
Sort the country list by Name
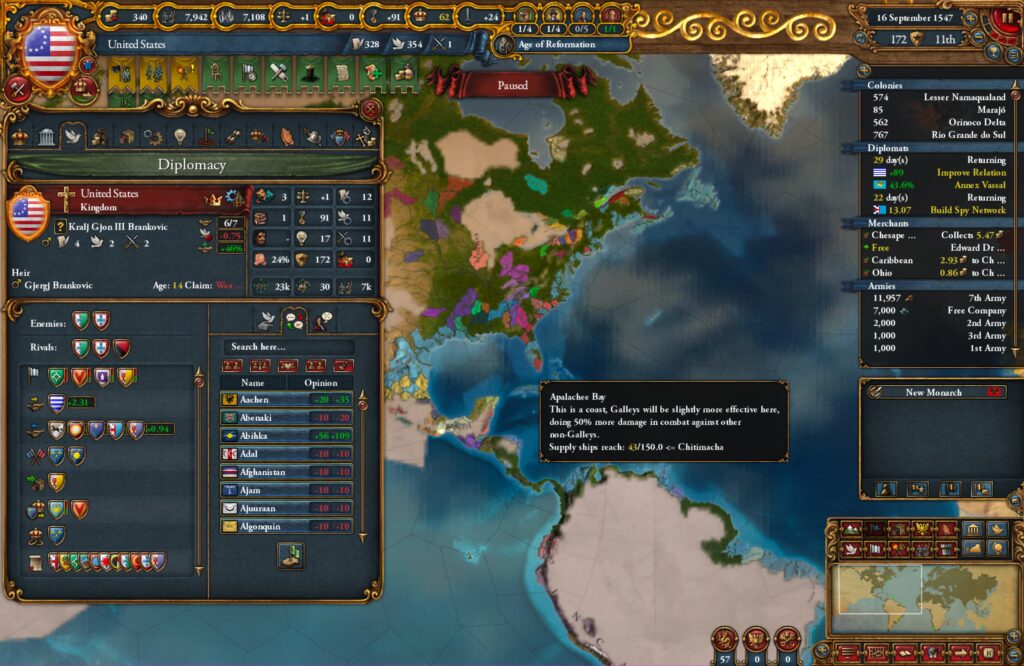pyautogui.click(x=253, y=383)
